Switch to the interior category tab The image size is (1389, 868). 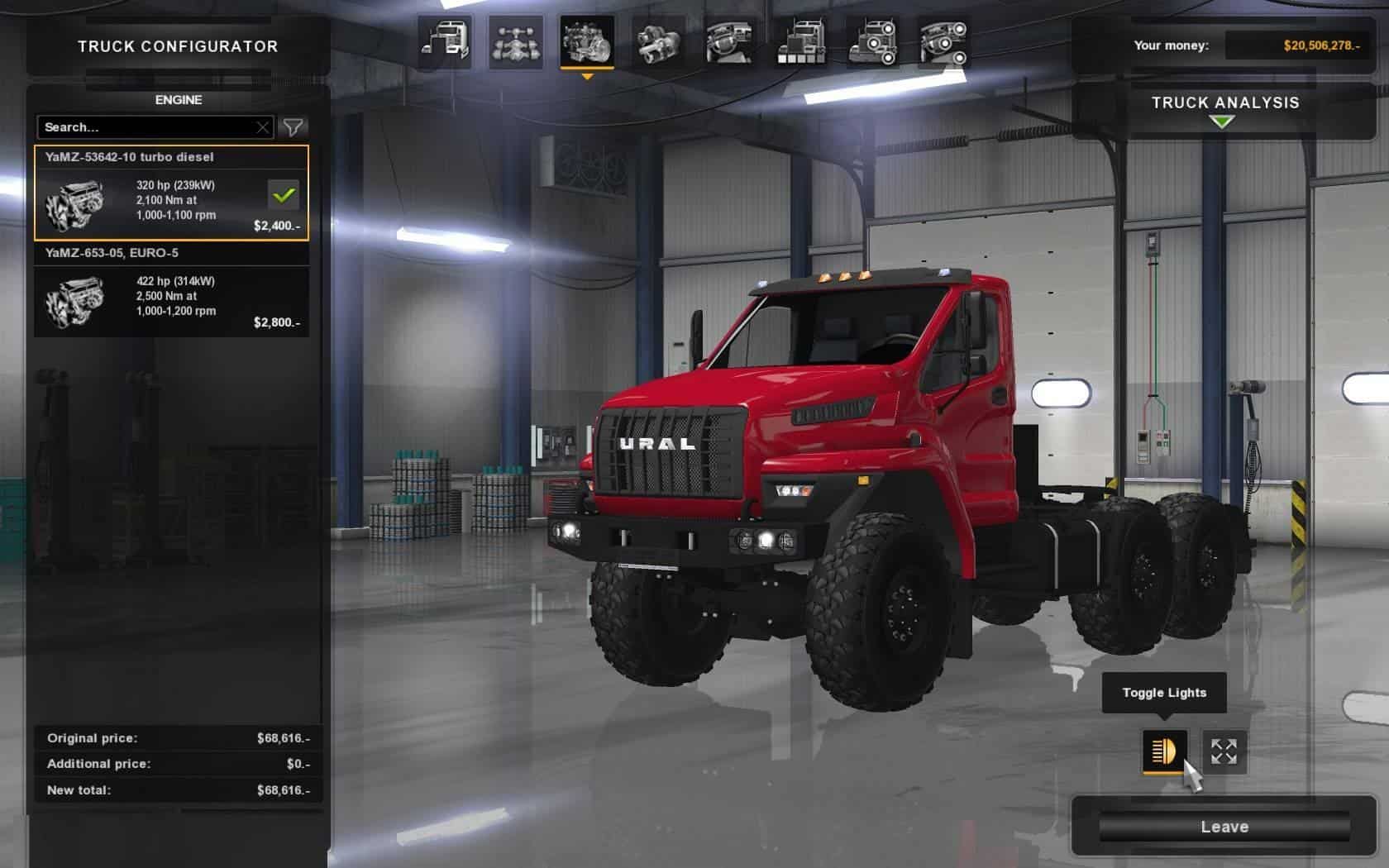(x=729, y=41)
